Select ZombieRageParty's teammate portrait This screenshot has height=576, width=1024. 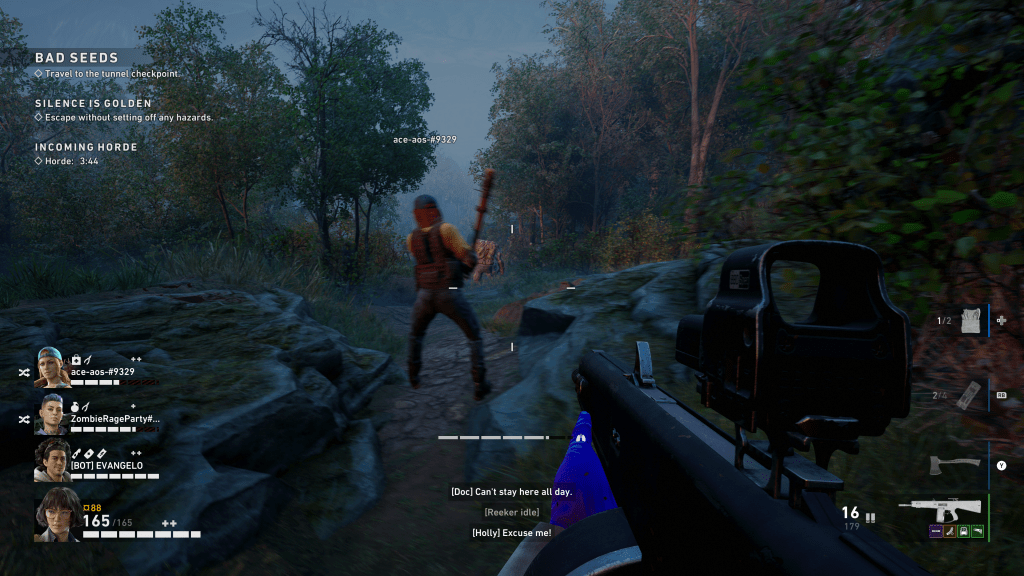click(x=52, y=413)
